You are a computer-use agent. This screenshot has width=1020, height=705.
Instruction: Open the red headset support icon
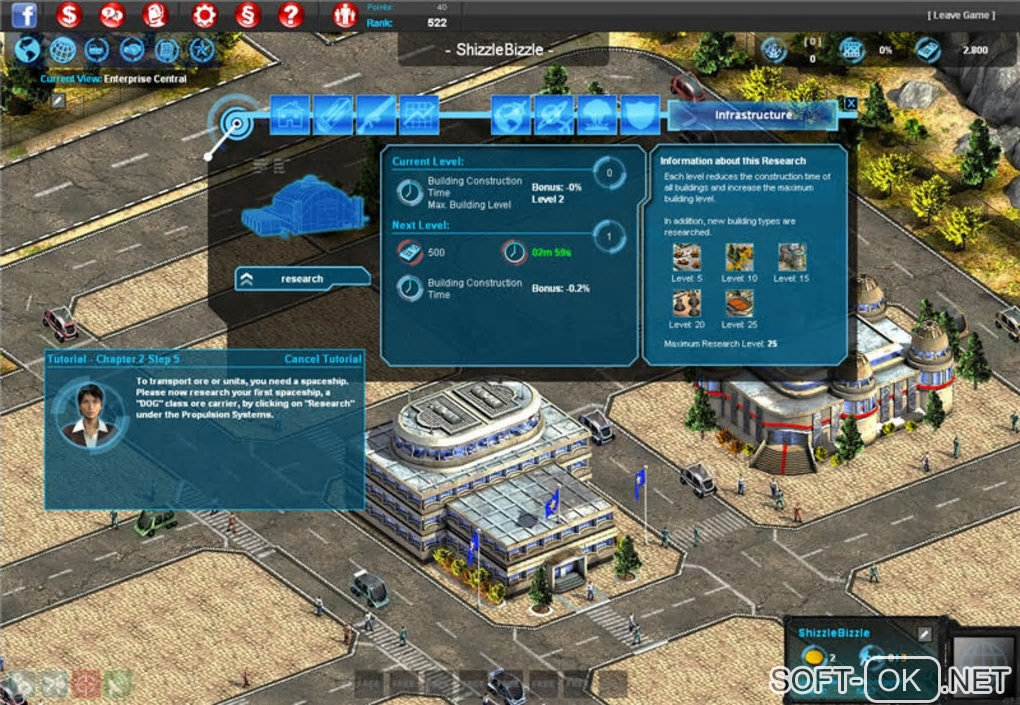[156, 15]
